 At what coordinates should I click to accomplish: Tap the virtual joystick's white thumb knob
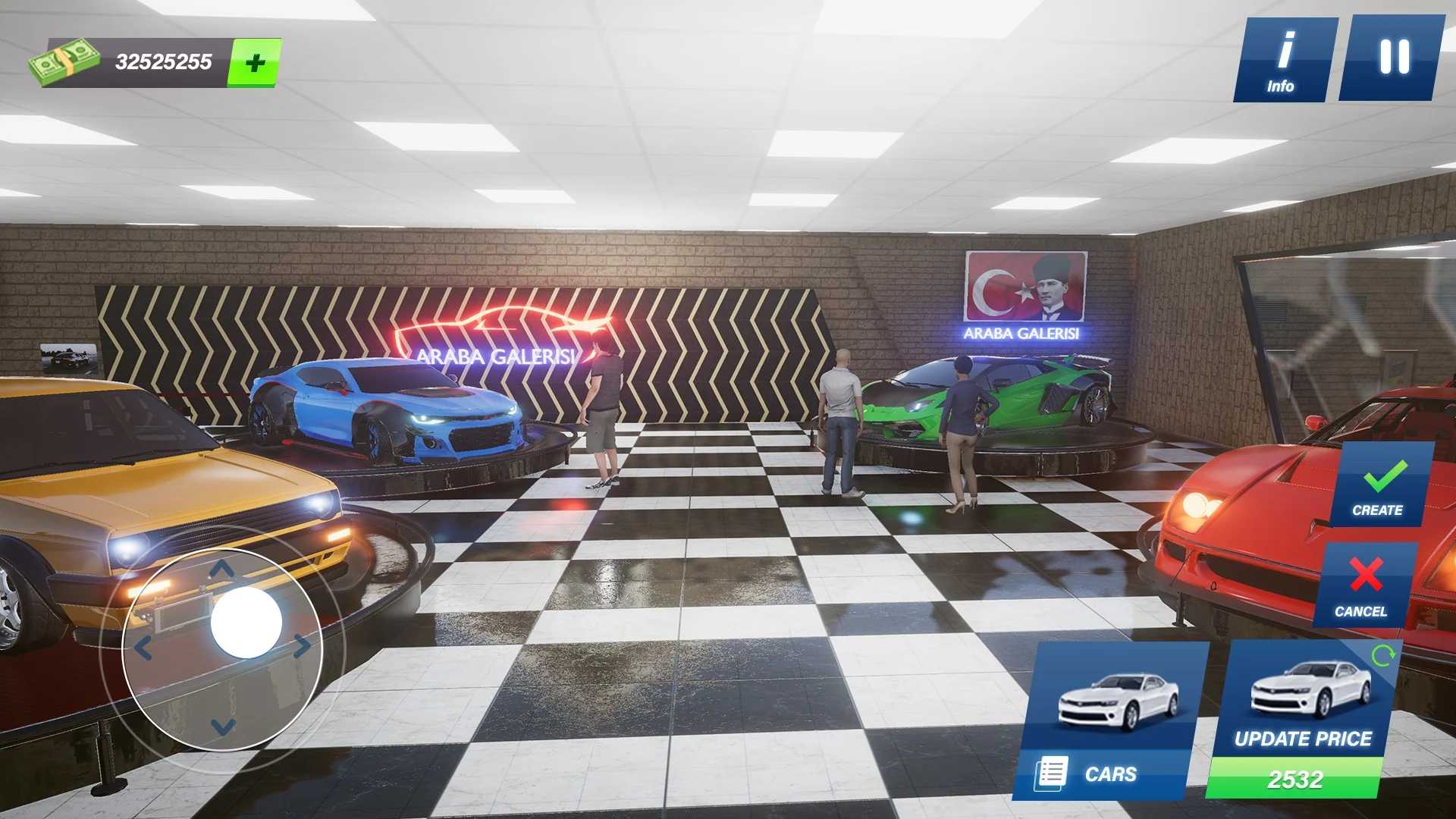pyautogui.click(x=246, y=623)
